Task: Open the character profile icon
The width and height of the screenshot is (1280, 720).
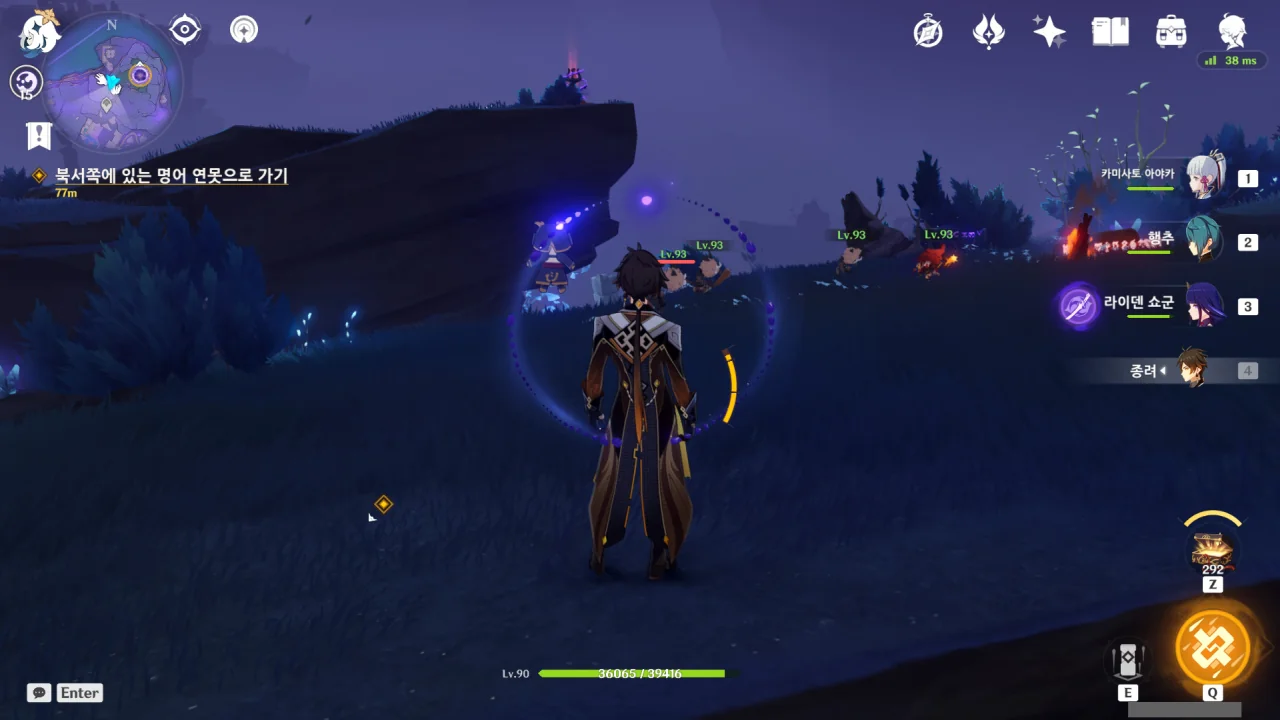Action: 1232,32
